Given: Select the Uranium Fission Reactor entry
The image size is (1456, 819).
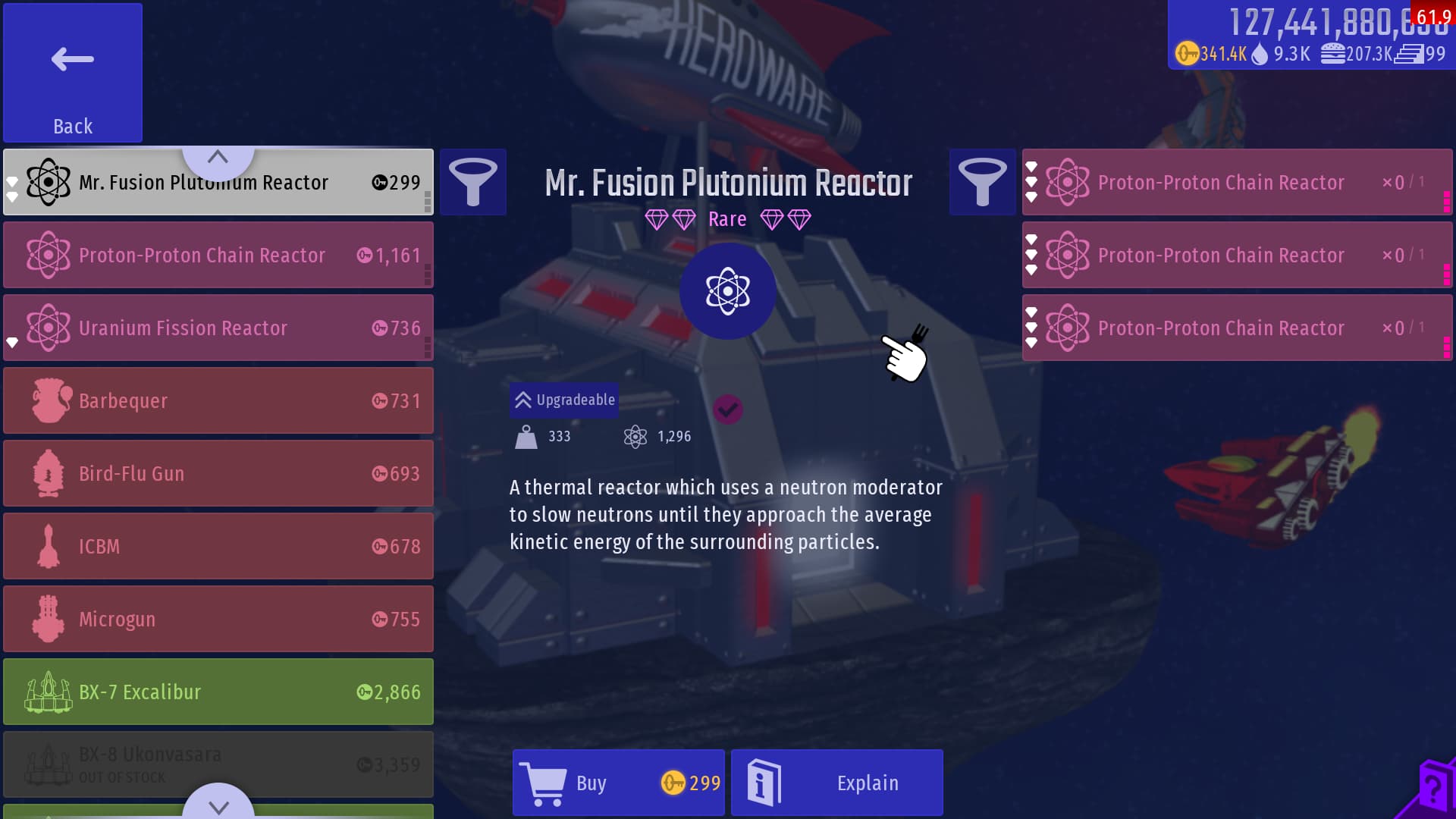Looking at the screenshot, I should [x=218, y=328].
